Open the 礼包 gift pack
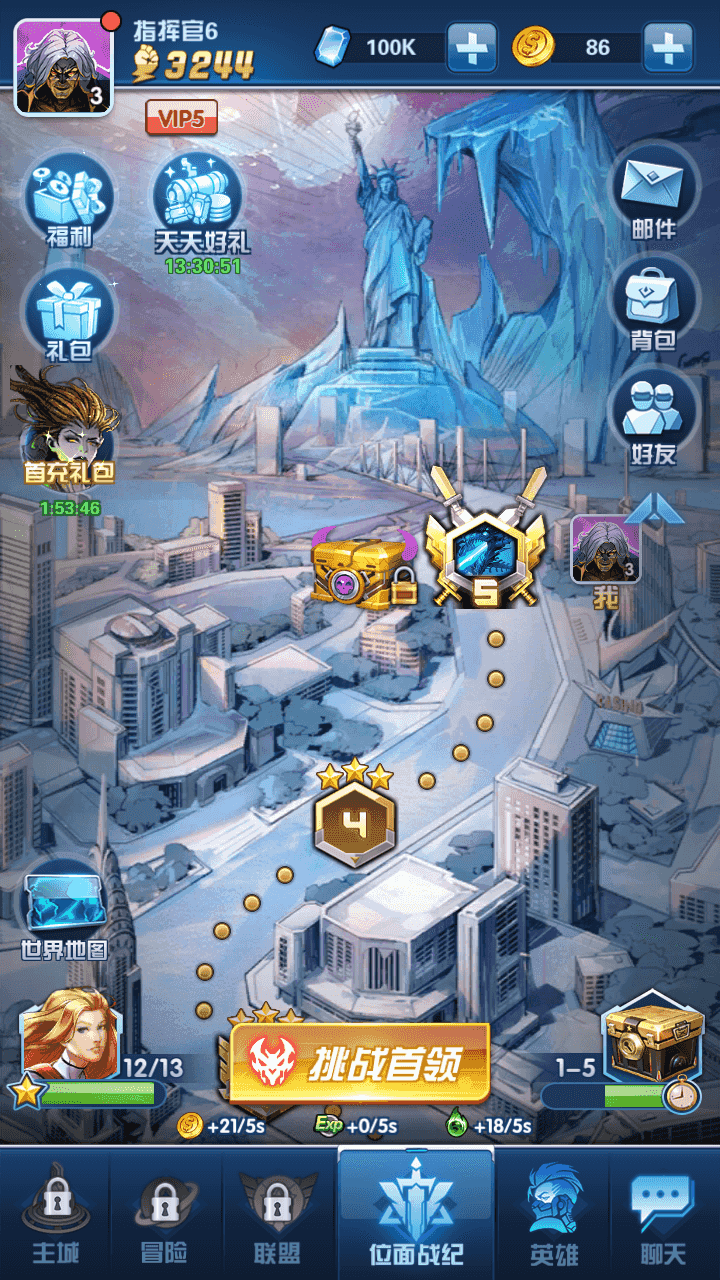The width and height of the screenshot is (720, 1280). click(68, 315)
